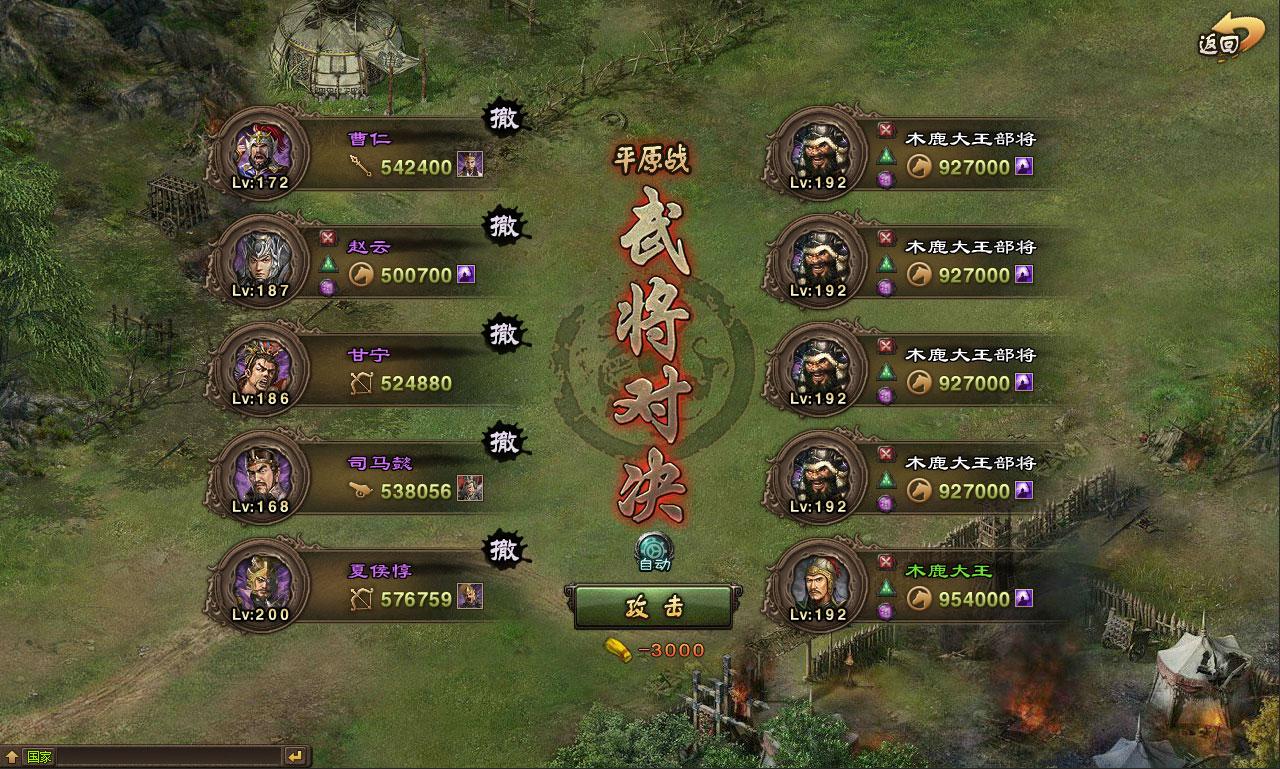Send chat with the enter arrow button
The width and height of the screenshot is (1280, 769).
pyautogui.click(x=296, y=756)
